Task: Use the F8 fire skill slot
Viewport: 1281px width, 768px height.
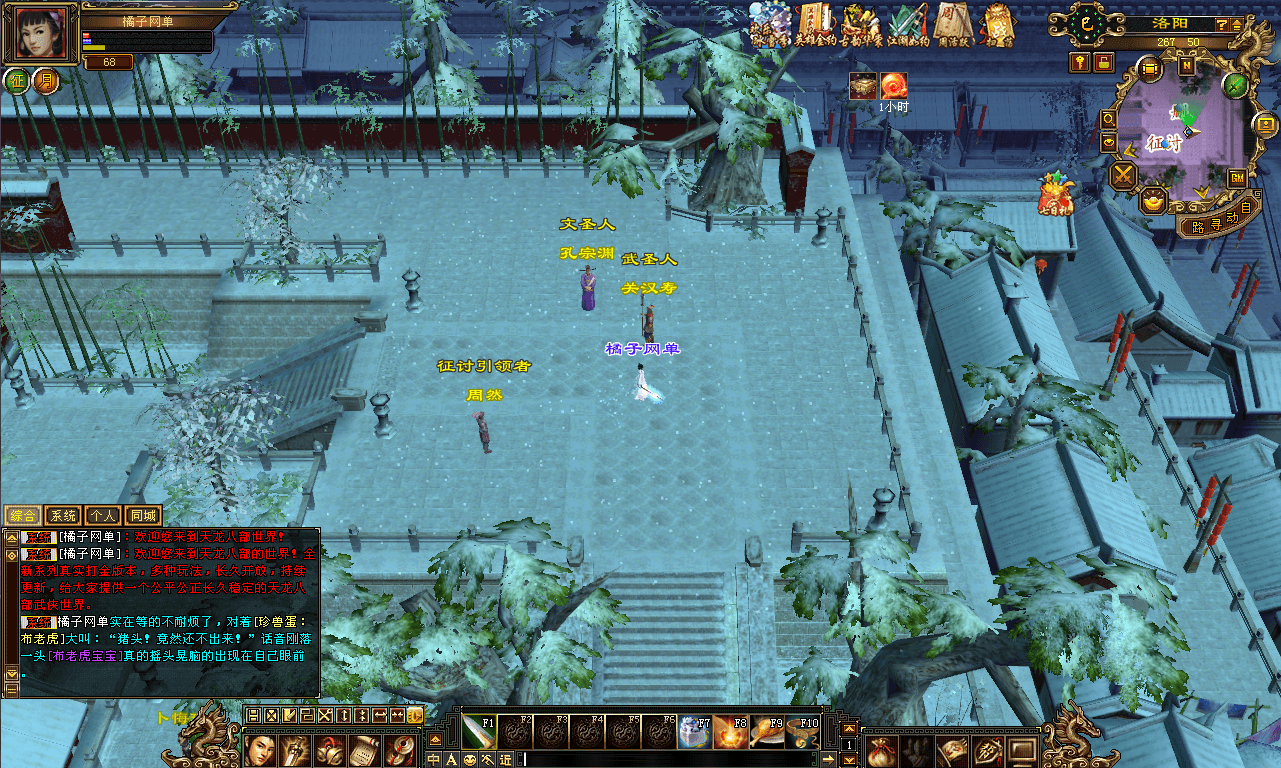Action: [x=729, y=732]
